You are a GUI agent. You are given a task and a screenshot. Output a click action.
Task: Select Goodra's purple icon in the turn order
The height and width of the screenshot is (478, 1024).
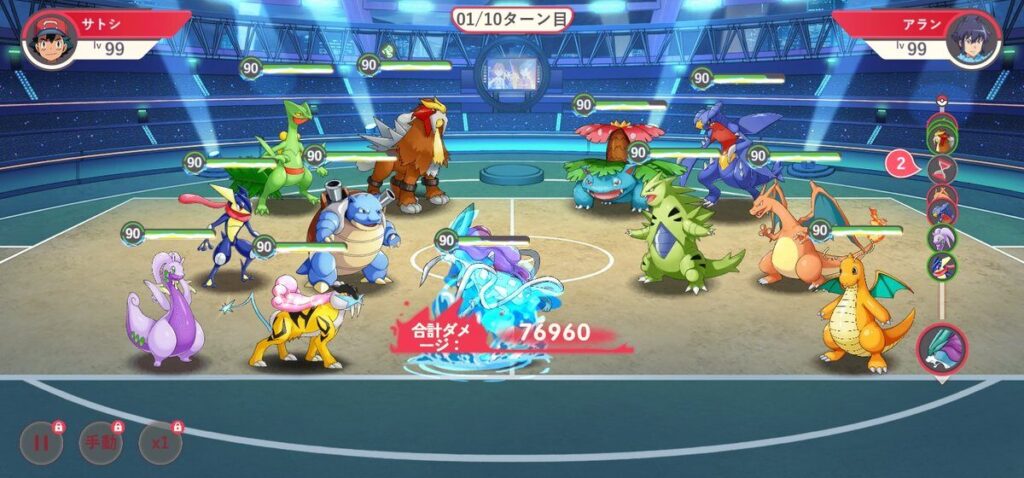pyautogui.click(x=942, y=238)
